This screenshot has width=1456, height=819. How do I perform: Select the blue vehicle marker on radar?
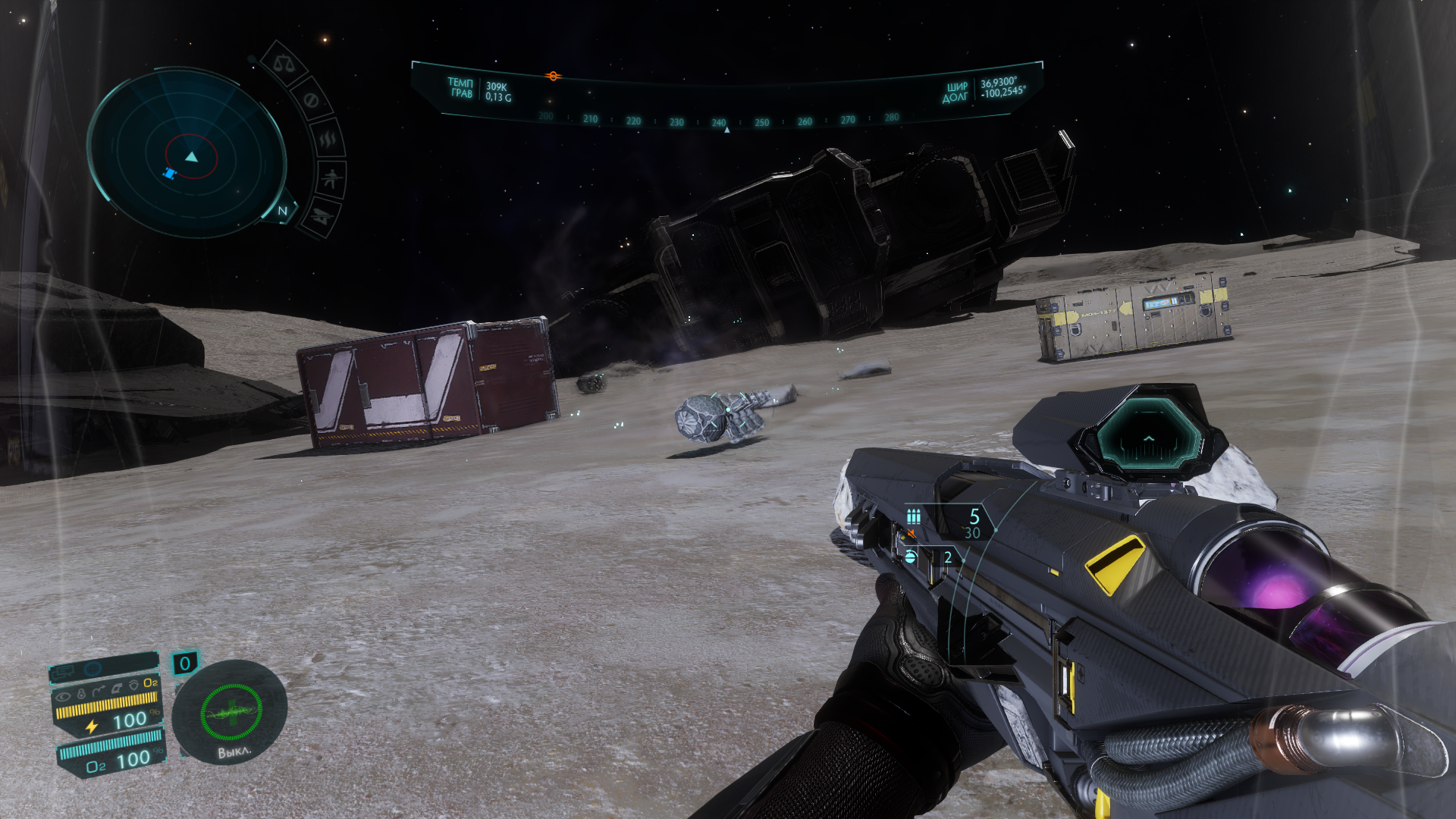pyautogui.click(x=169, y=174)
